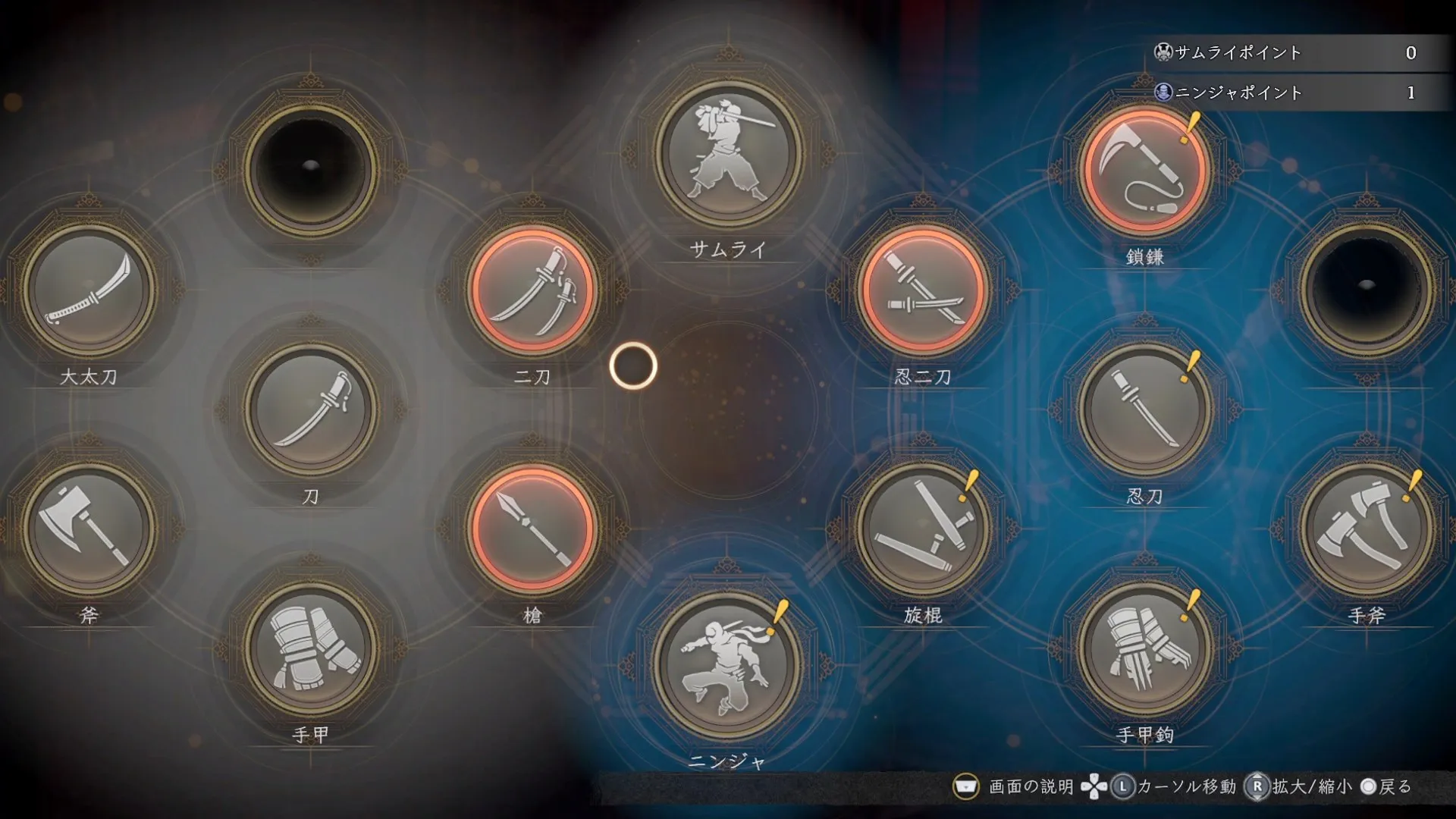
Task: Select the サムライ samurai skill node
Action: tap(728, 155)
